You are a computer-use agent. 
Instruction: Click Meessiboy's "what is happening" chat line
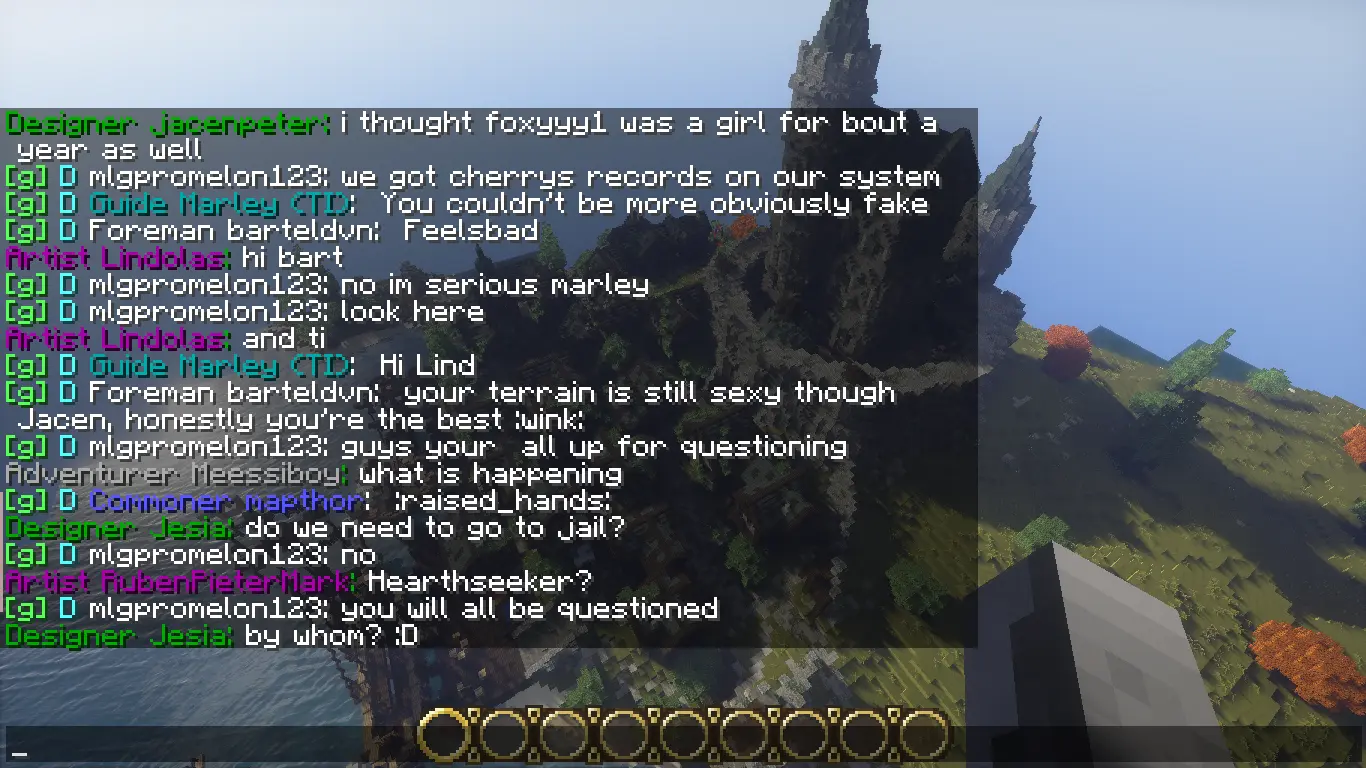pos(490,474)
